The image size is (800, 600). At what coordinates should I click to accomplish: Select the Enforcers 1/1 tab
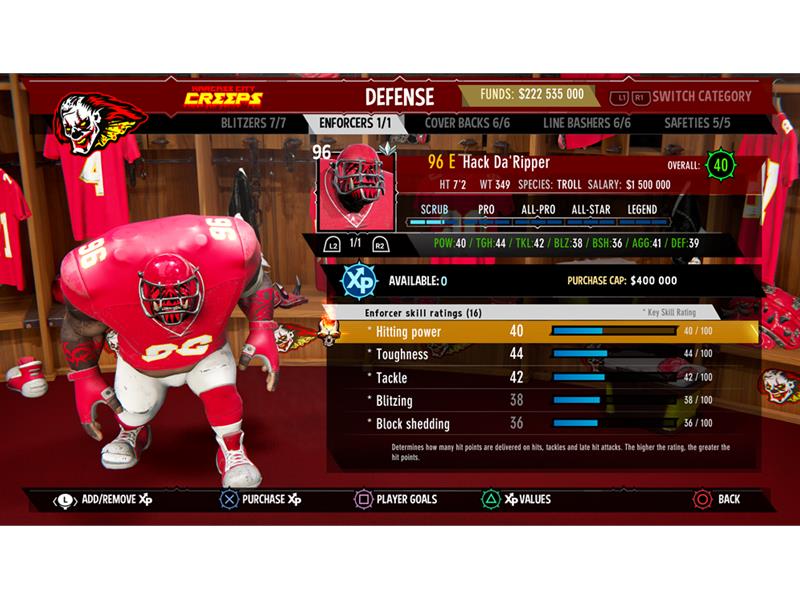click(355, 123)
